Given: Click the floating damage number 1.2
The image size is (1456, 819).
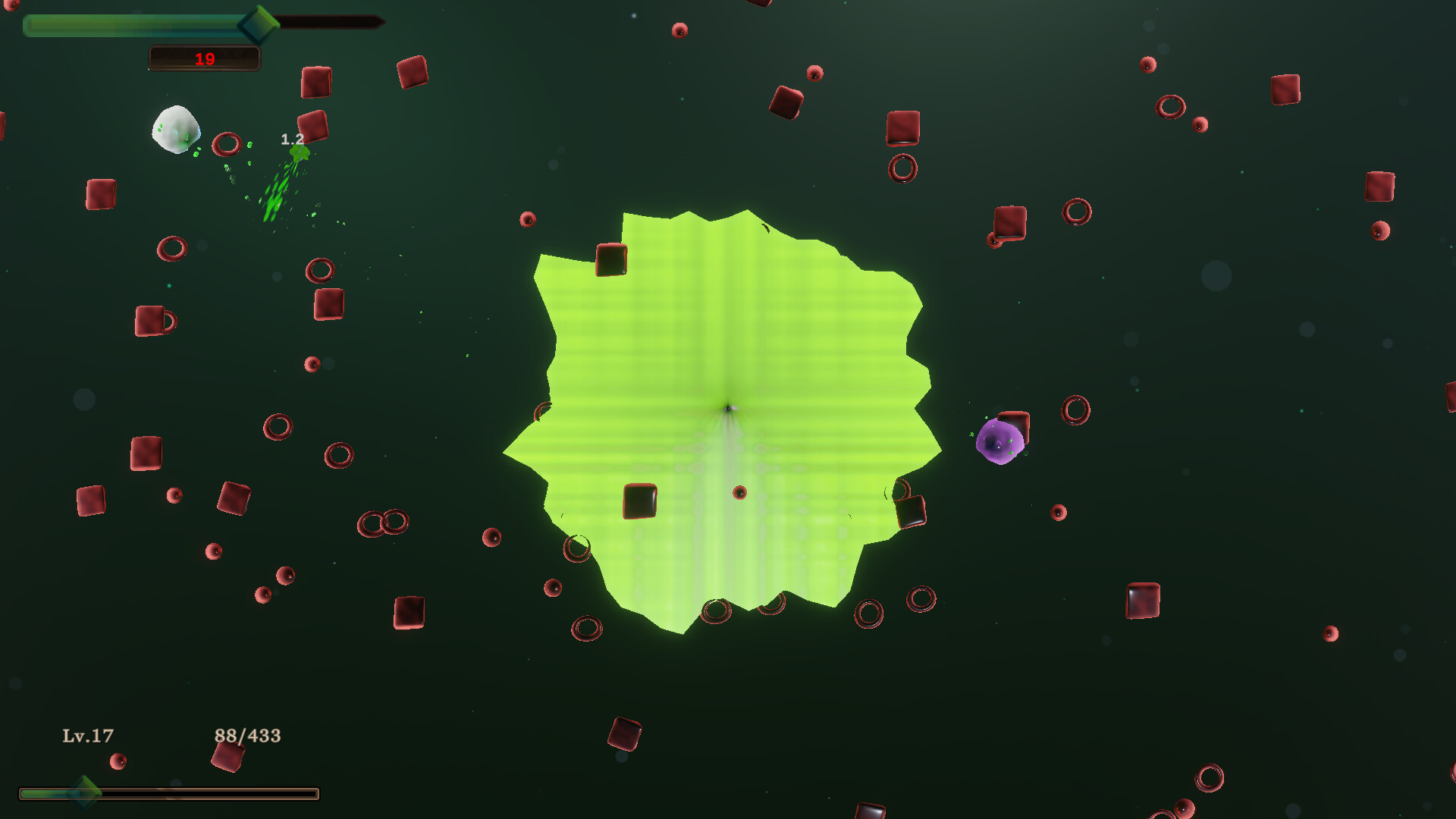Looking at the screenshot, I should click(290, 140).
